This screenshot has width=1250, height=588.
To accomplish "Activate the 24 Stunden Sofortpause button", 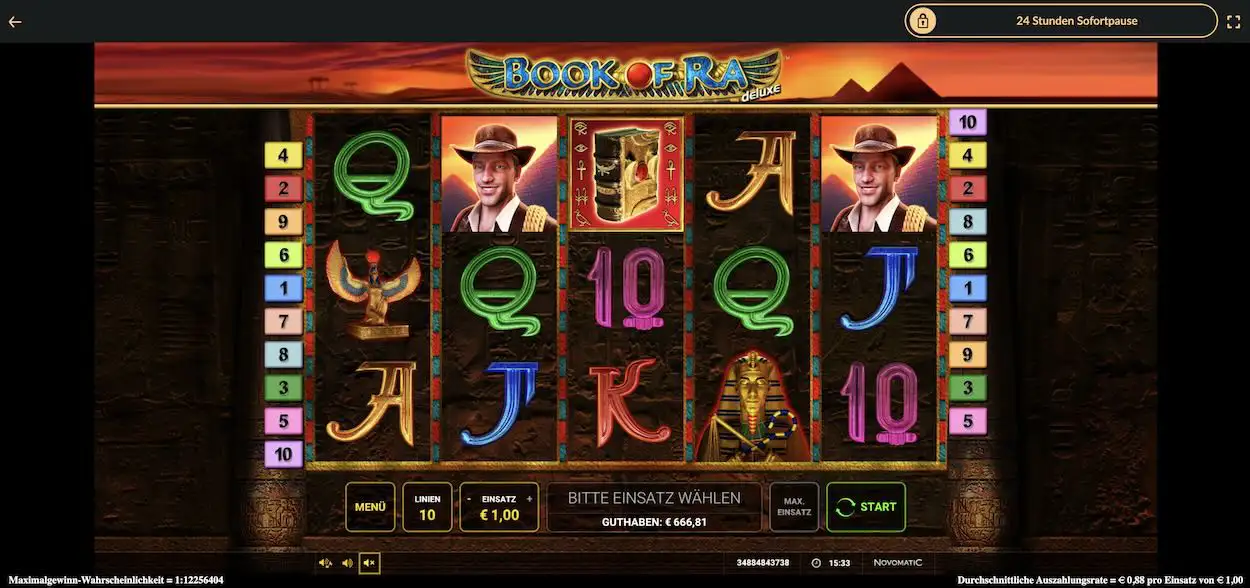I will (1061, 21).
